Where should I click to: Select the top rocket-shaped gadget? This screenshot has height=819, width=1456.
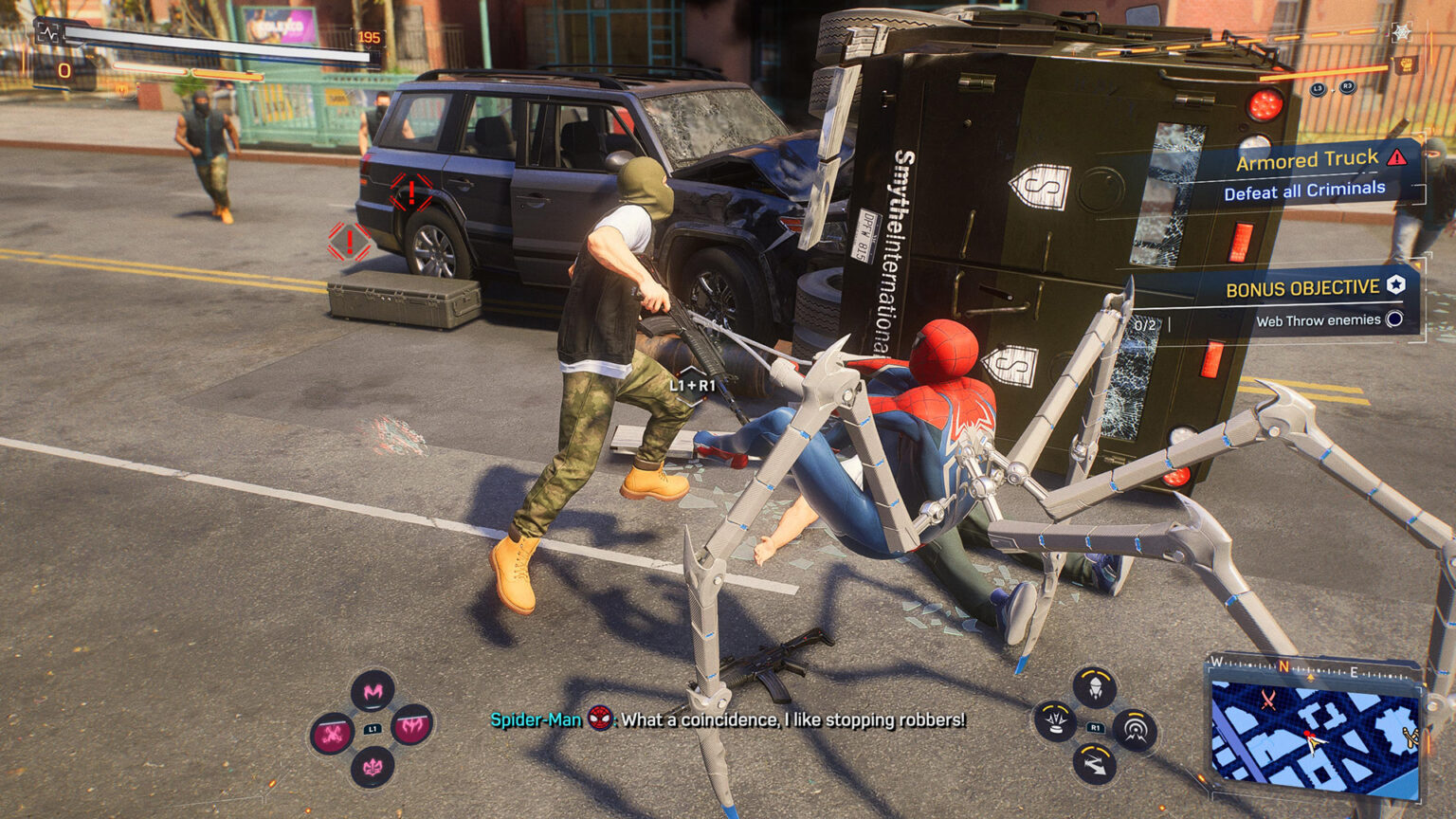tap(1094, 687)
